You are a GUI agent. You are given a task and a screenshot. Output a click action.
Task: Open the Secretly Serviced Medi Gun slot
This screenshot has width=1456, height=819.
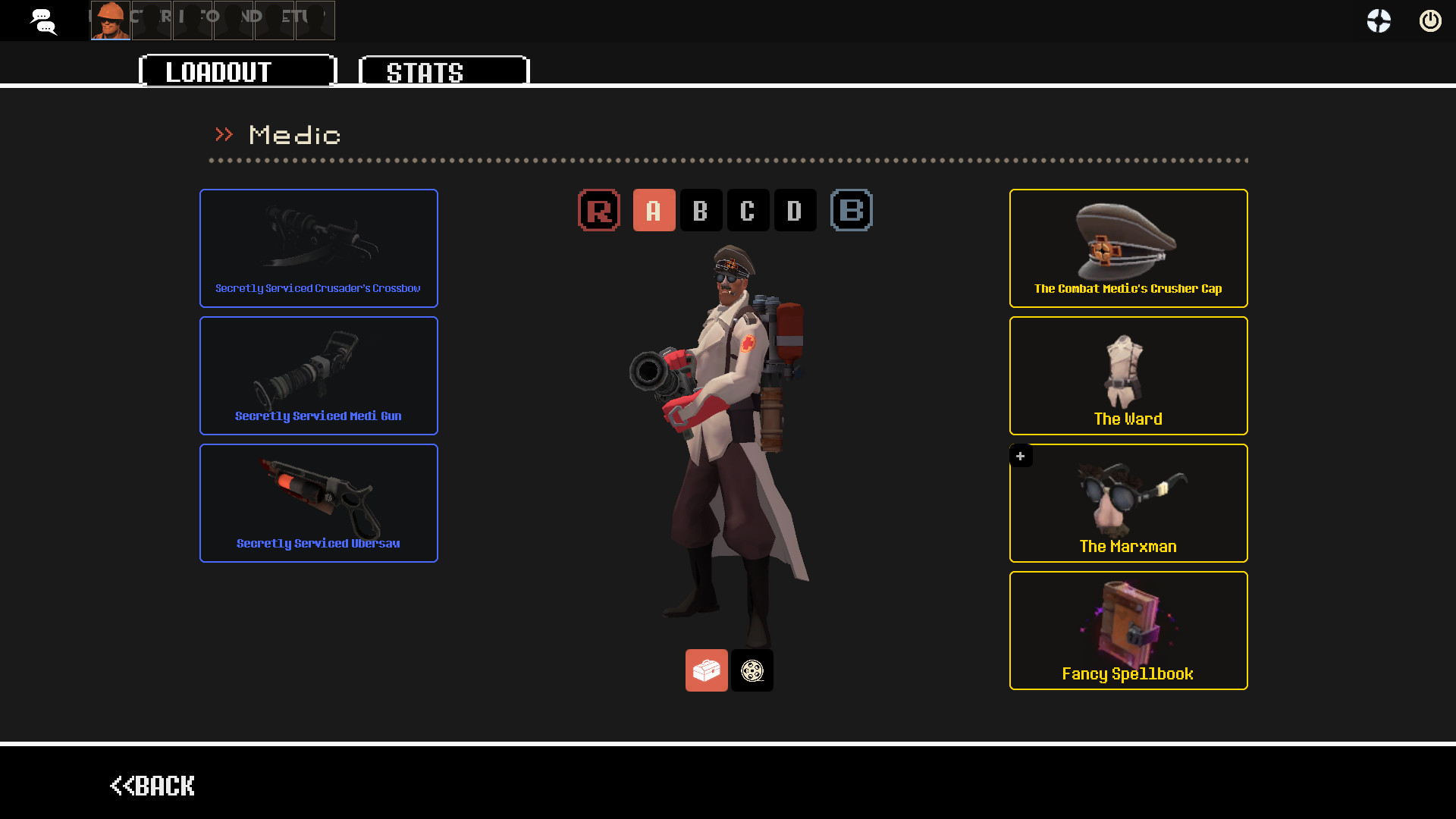tap(318, 375)
